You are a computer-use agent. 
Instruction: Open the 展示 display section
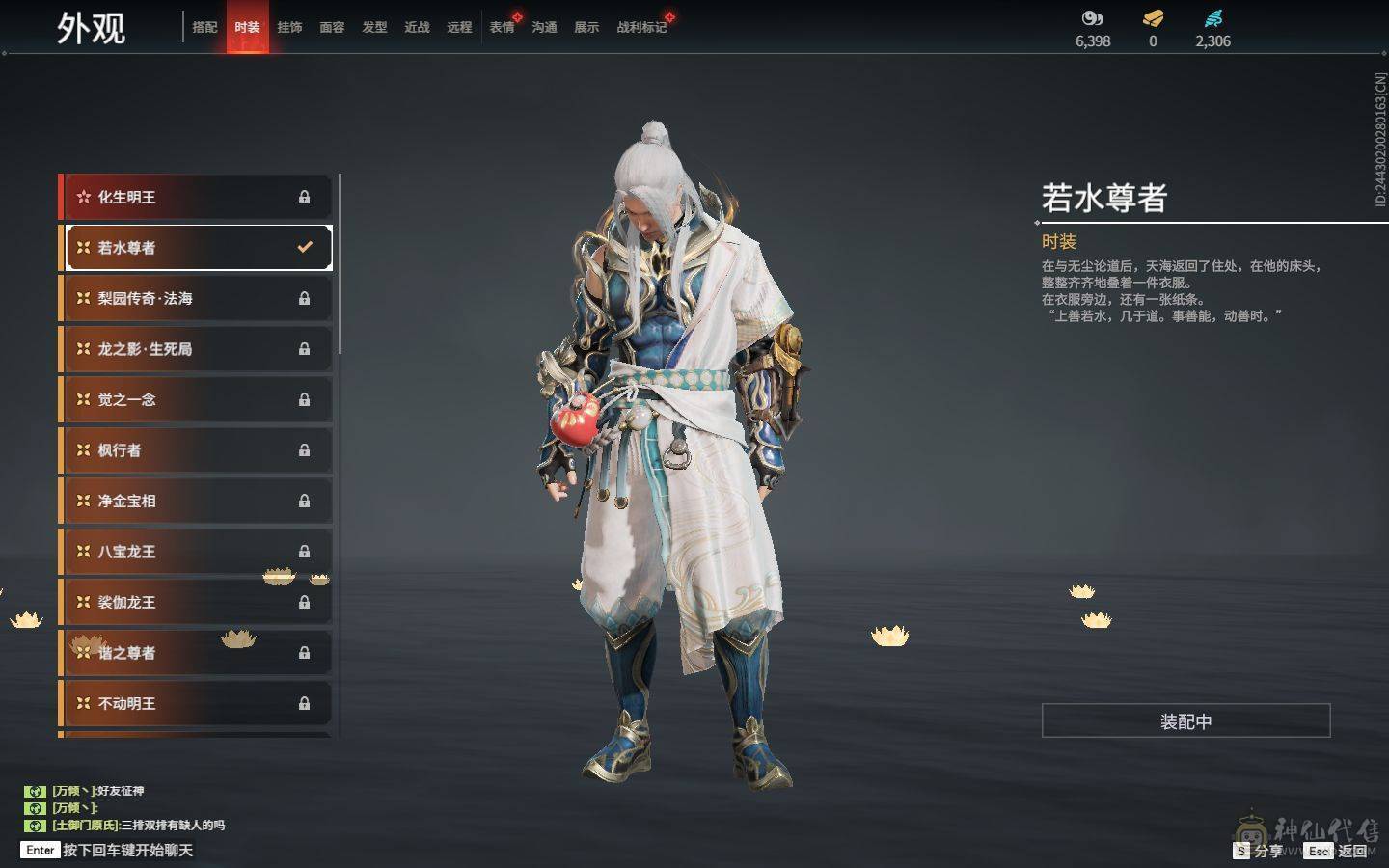coord(586,27)
